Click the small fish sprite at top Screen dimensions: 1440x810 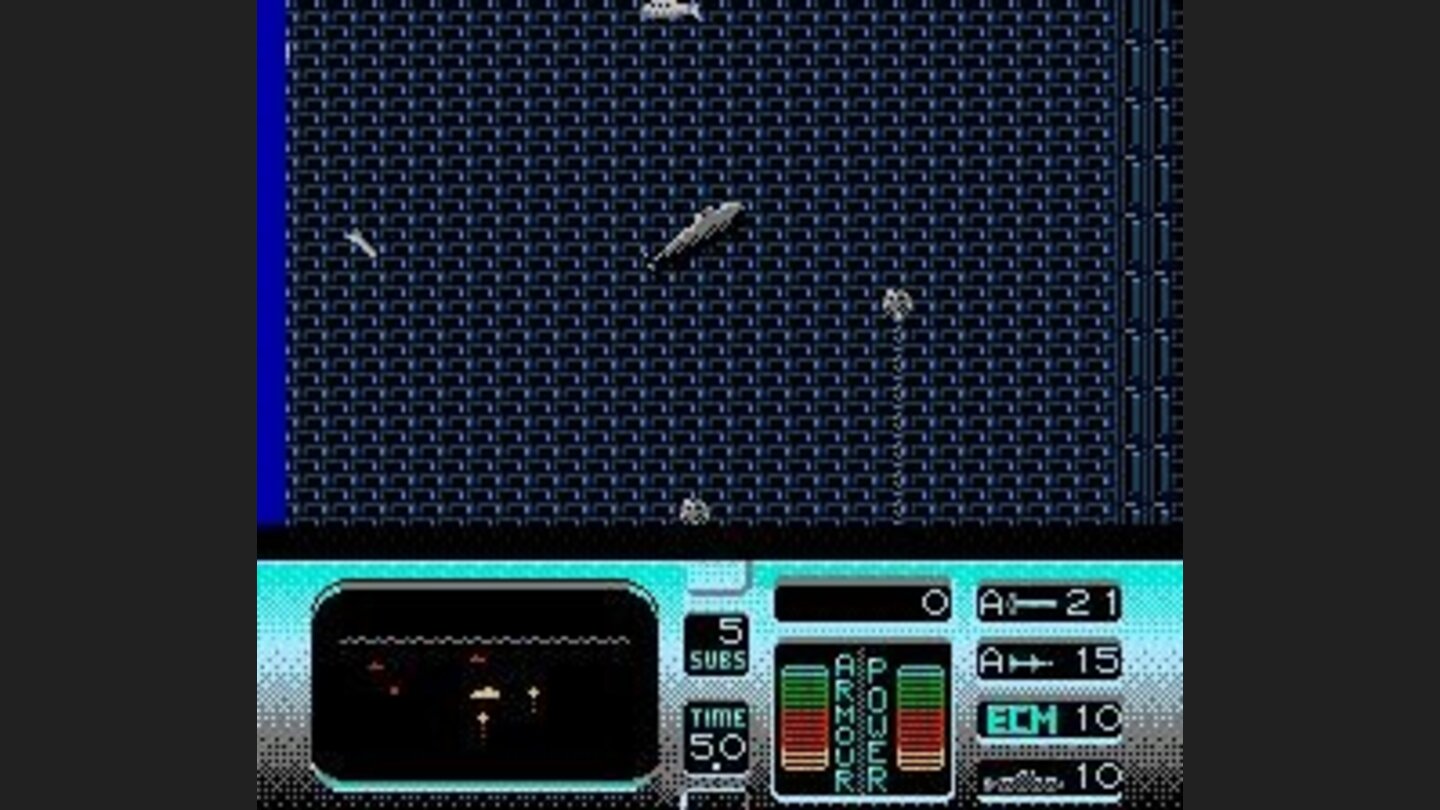click(x=672, y=8)
